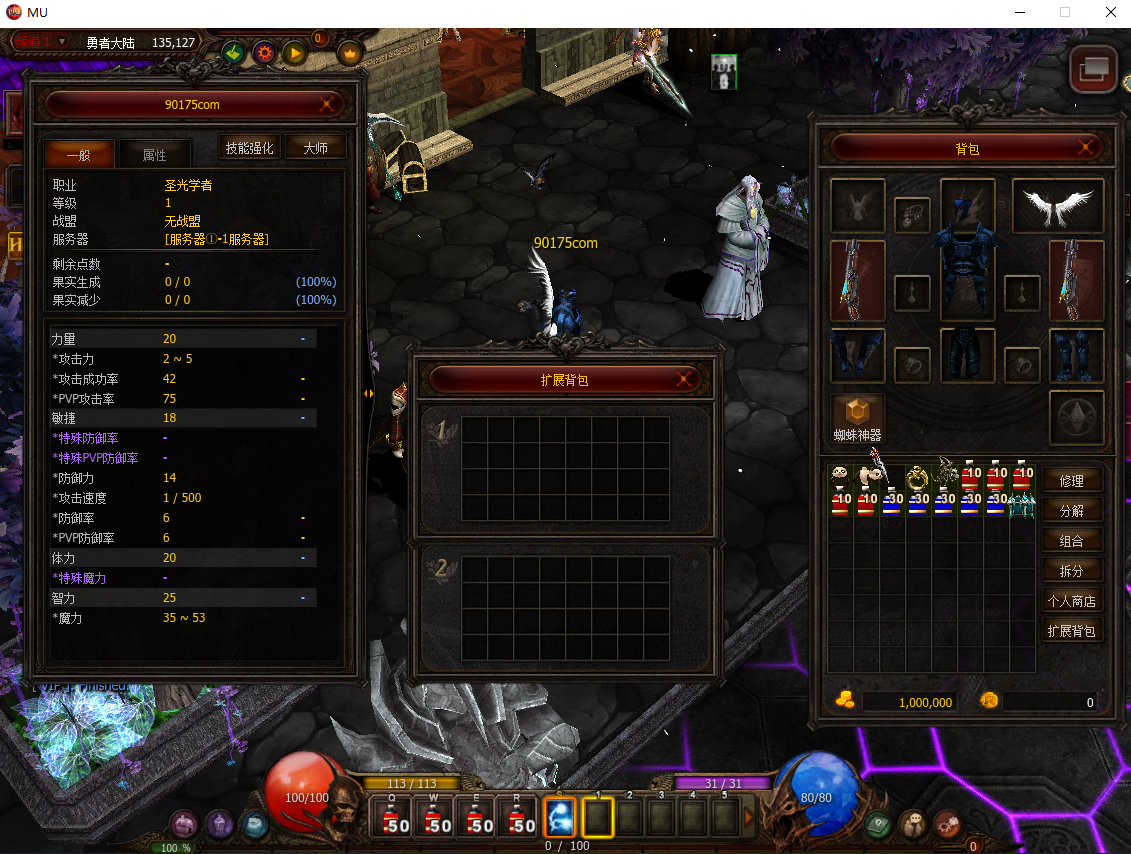Pick the gold ring in the bag
Image resolution: width=1131 pixels, height=854 pixels.
918,477
